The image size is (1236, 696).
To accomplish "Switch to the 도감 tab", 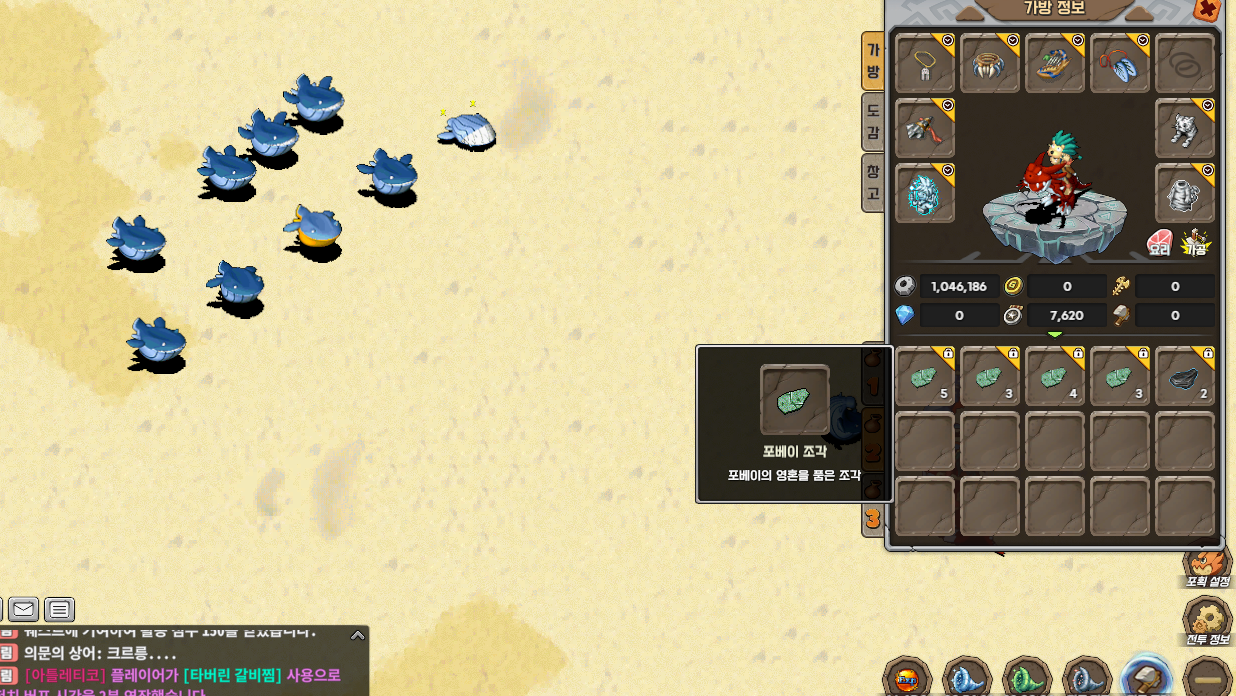I will pos(873,121).
